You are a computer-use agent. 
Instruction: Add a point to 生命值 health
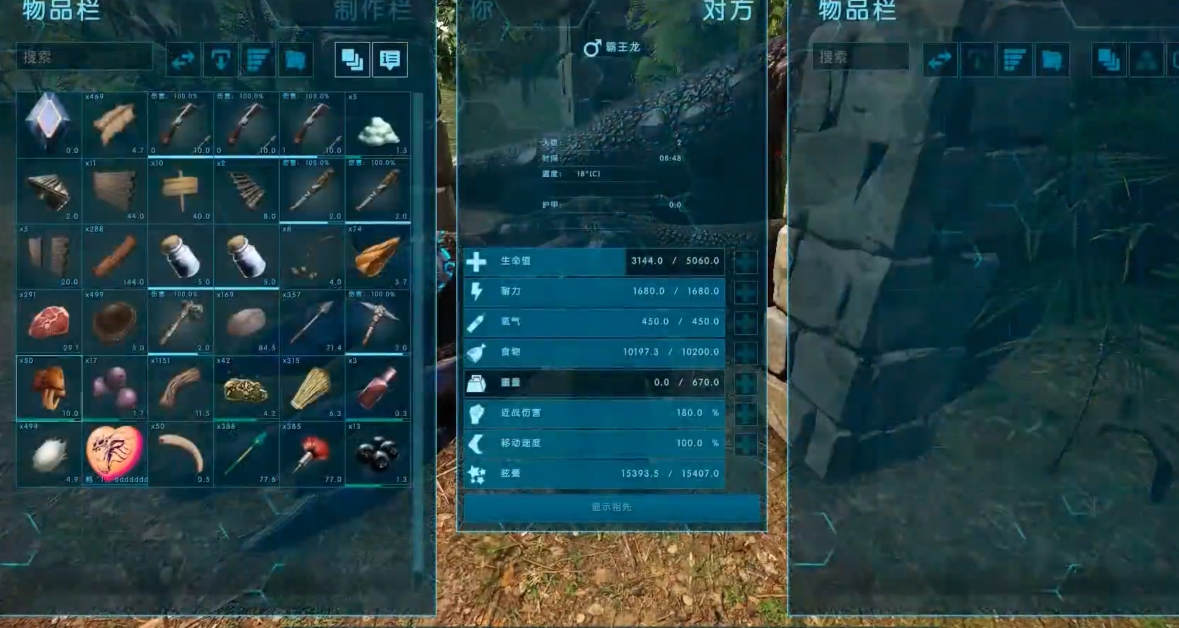(746, 263)
